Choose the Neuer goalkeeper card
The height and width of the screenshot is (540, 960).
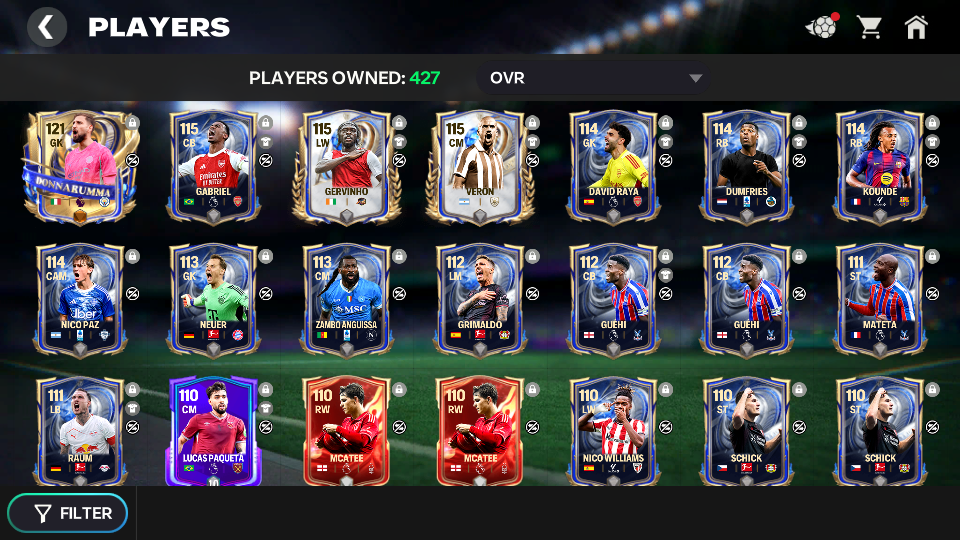tap(213, 299)
